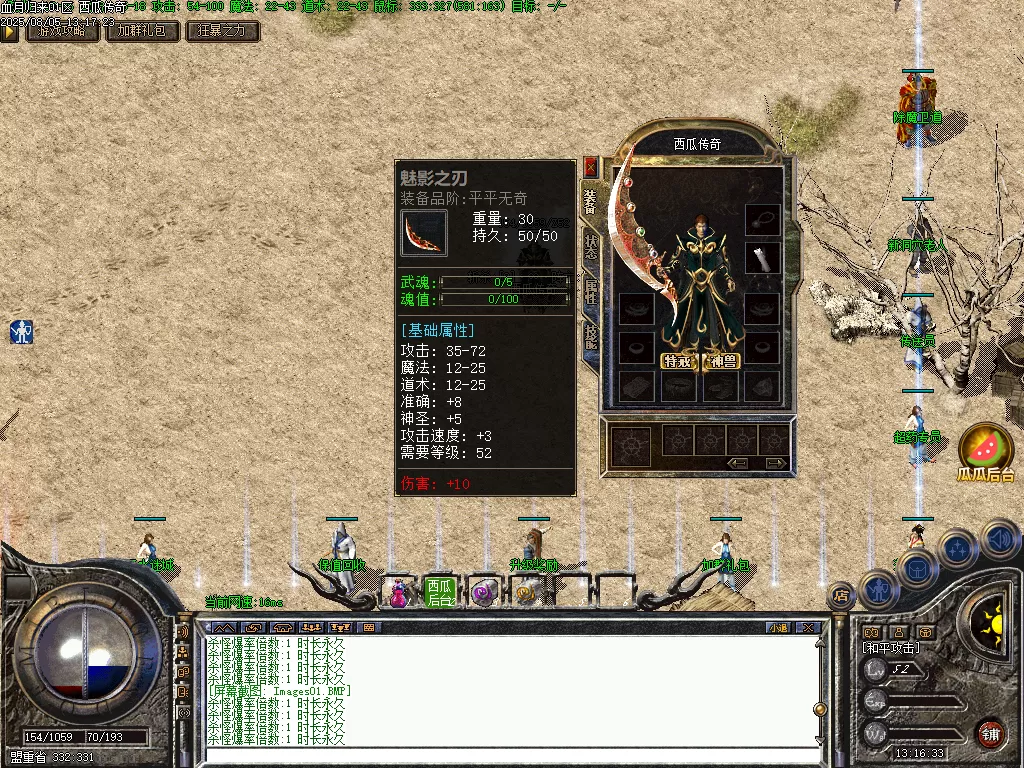Open the 属性 attributes tab
1024x768 pixels.
click(591, 292)
